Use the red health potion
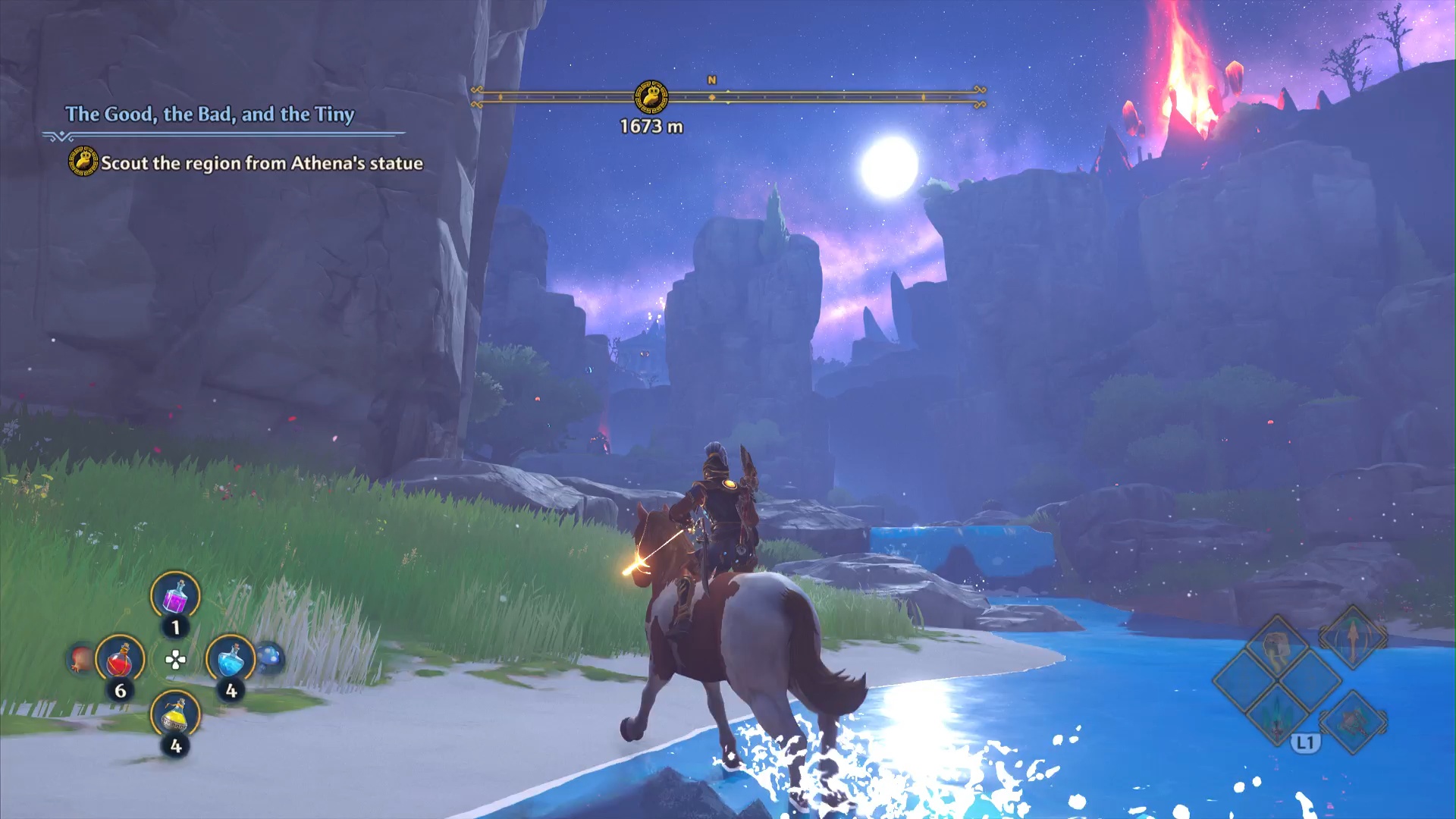Screen dimensions: 1456x819 pos(120,660)
